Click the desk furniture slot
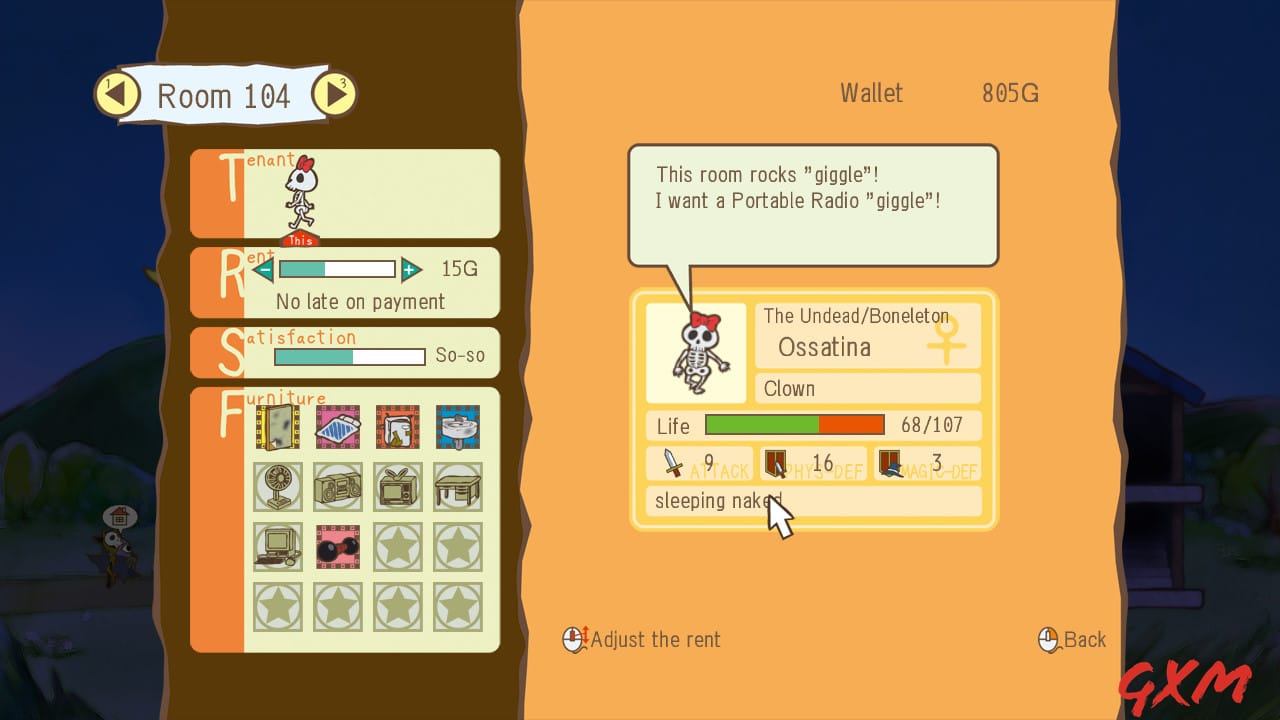Screen dimensions: 1280x720 [x=457, y=487]
